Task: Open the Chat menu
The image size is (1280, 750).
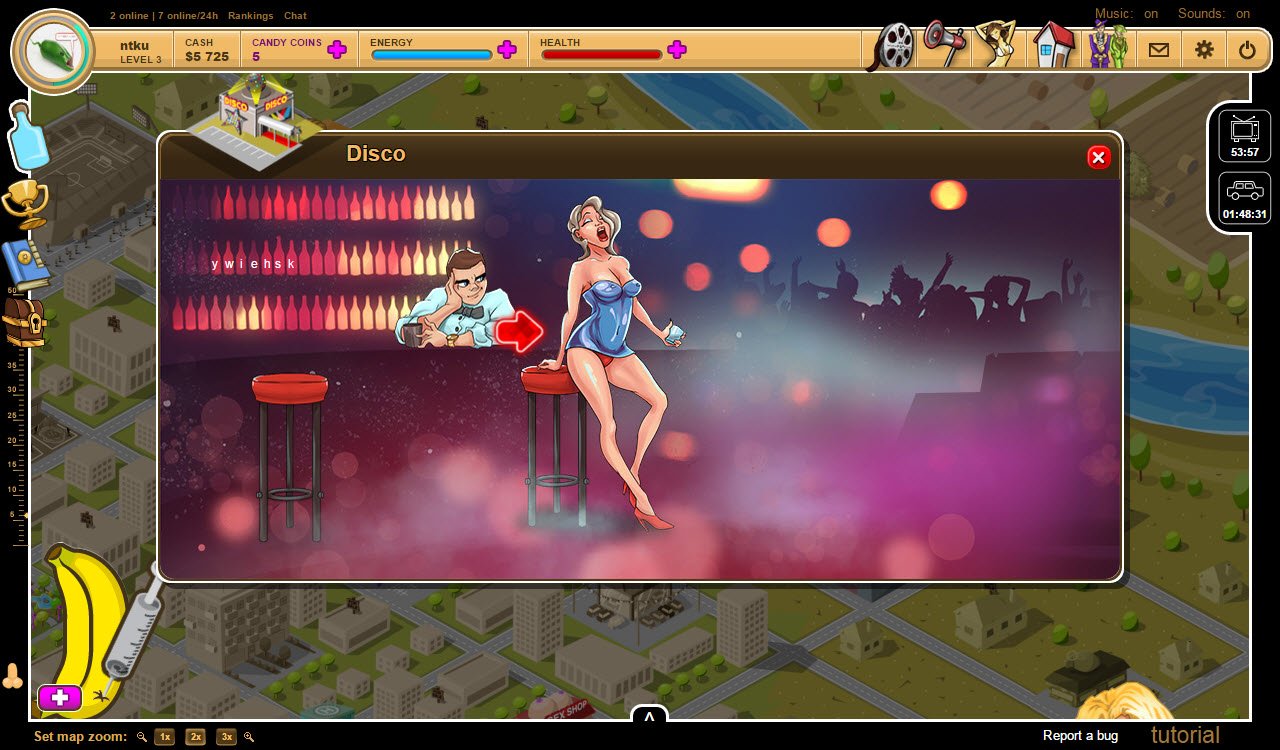Action: tap(295, 15)
